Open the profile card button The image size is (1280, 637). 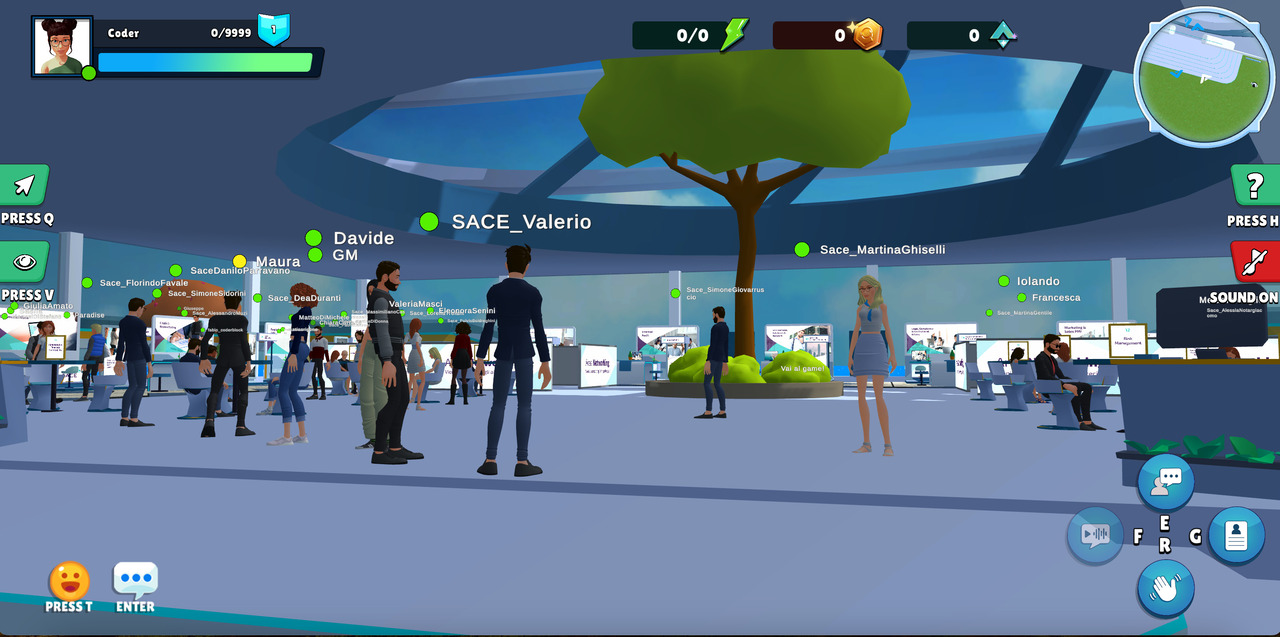[x=1236, y=535]
